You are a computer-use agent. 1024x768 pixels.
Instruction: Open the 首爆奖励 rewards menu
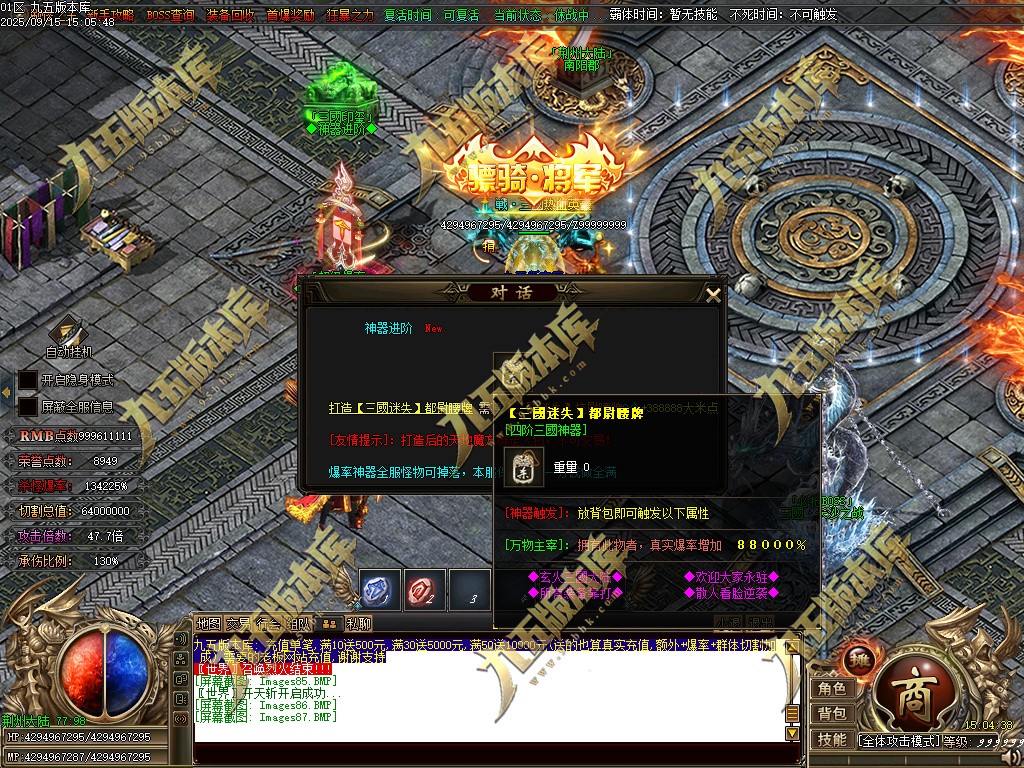tap(290, 15)
